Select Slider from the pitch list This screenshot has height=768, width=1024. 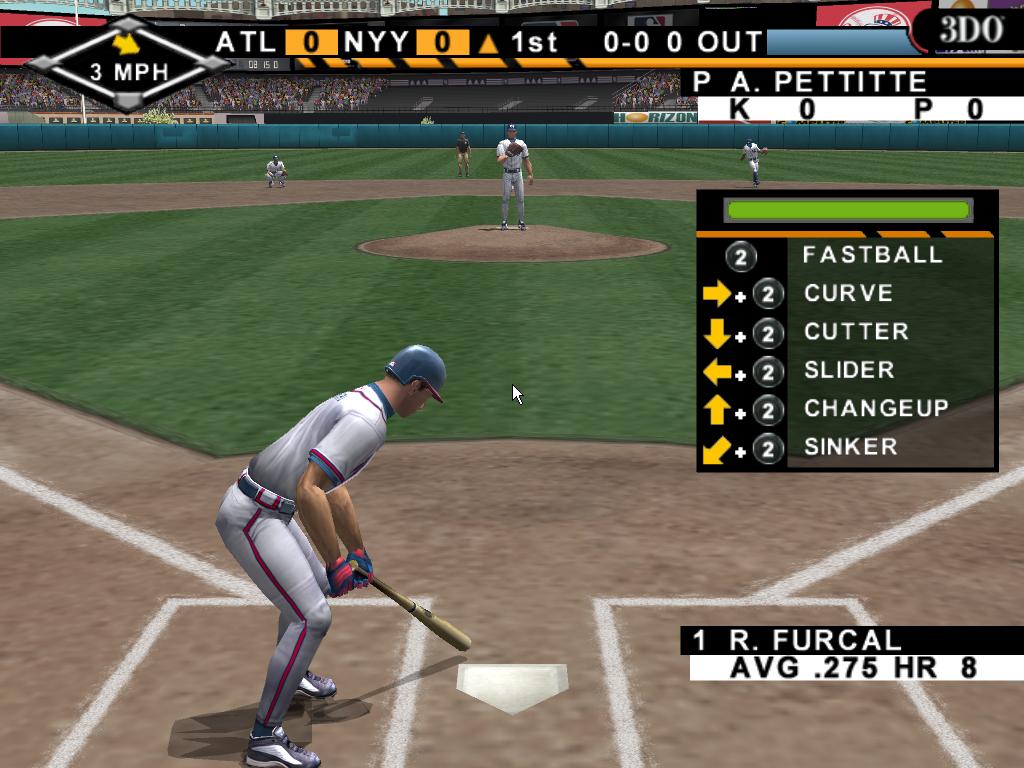(848, 371)
